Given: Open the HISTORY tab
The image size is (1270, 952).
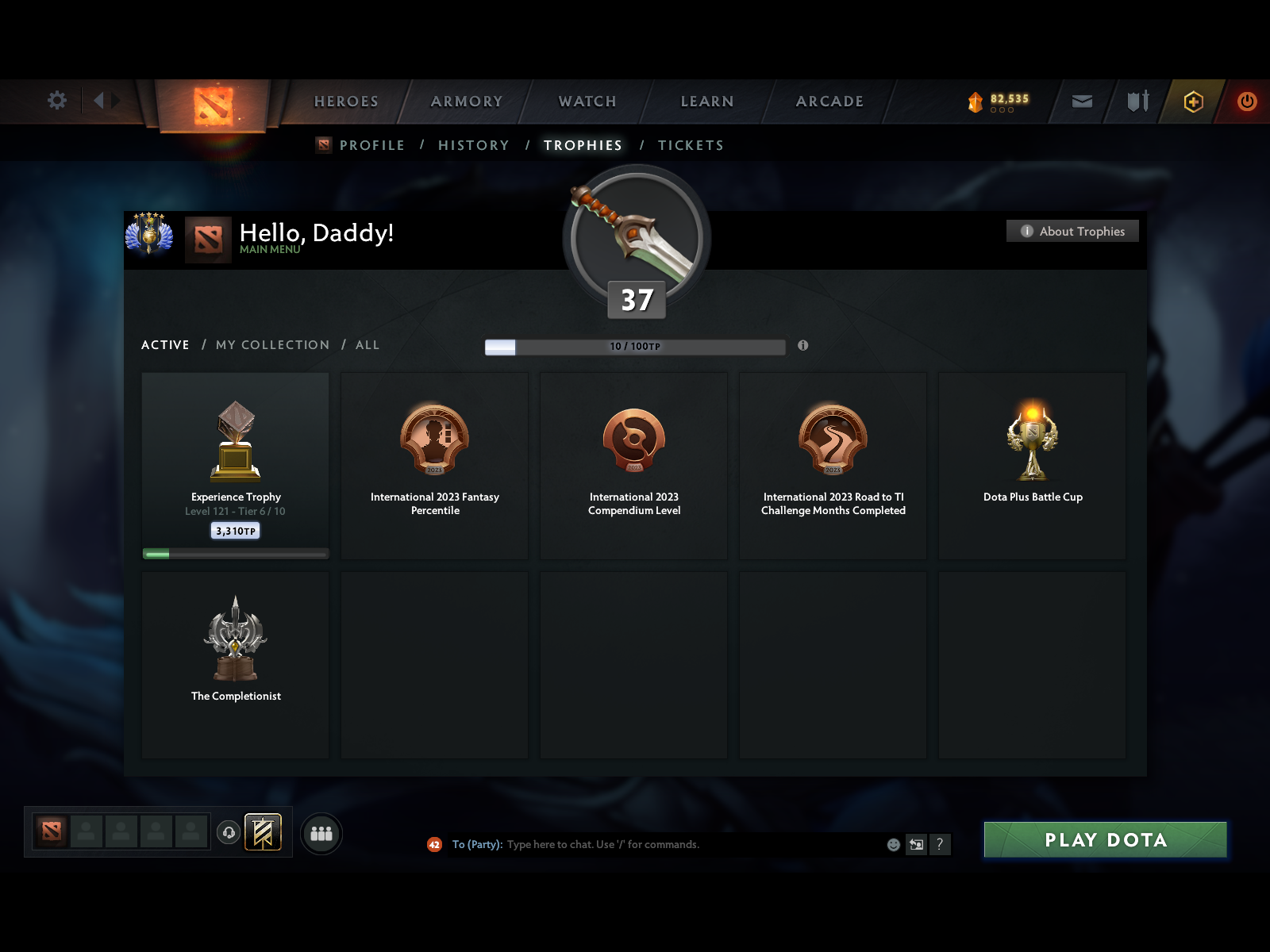Looking at the screenshot, I should 473,145.
